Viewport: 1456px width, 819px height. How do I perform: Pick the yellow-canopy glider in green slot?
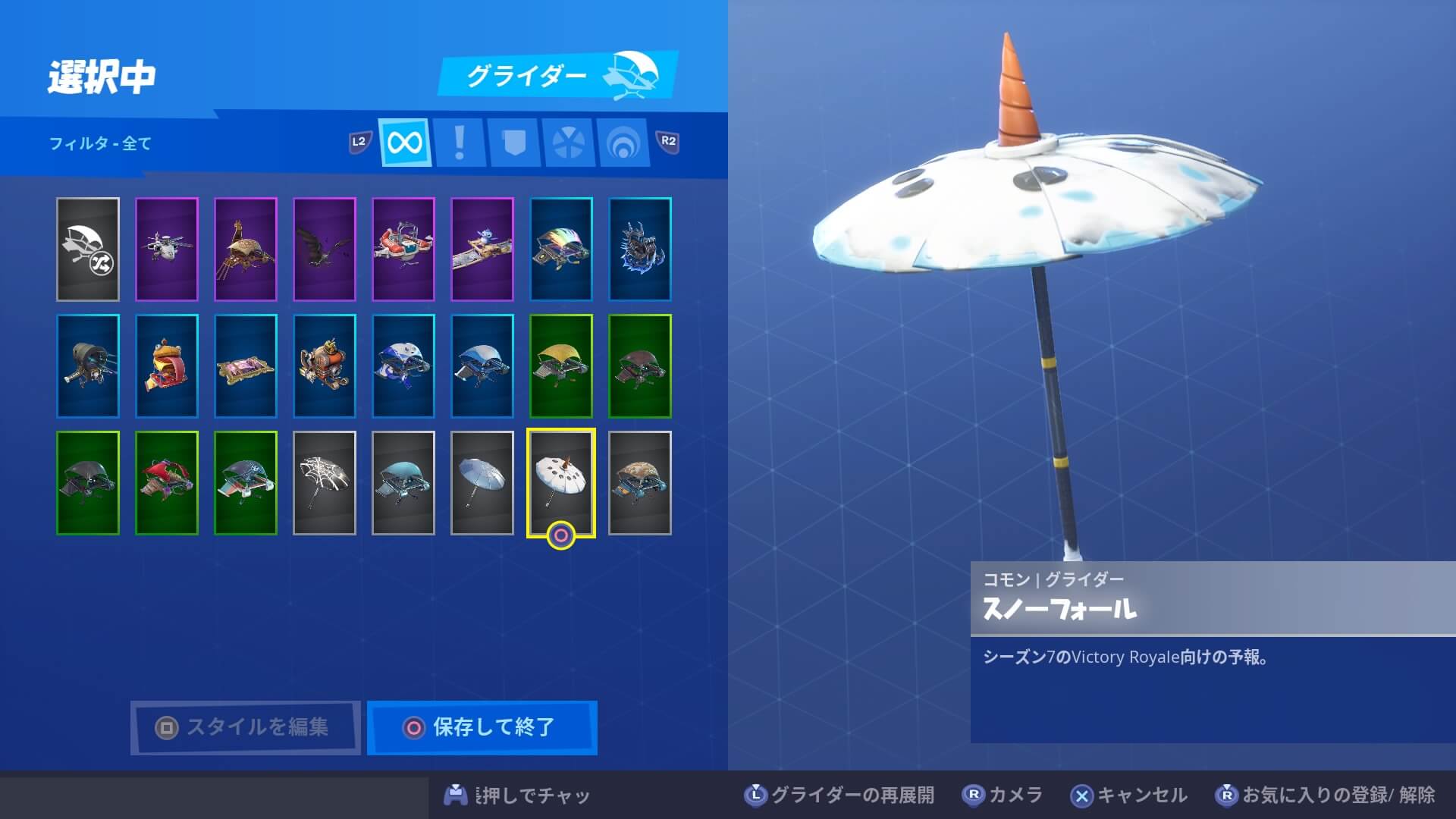tap(561, 366)
